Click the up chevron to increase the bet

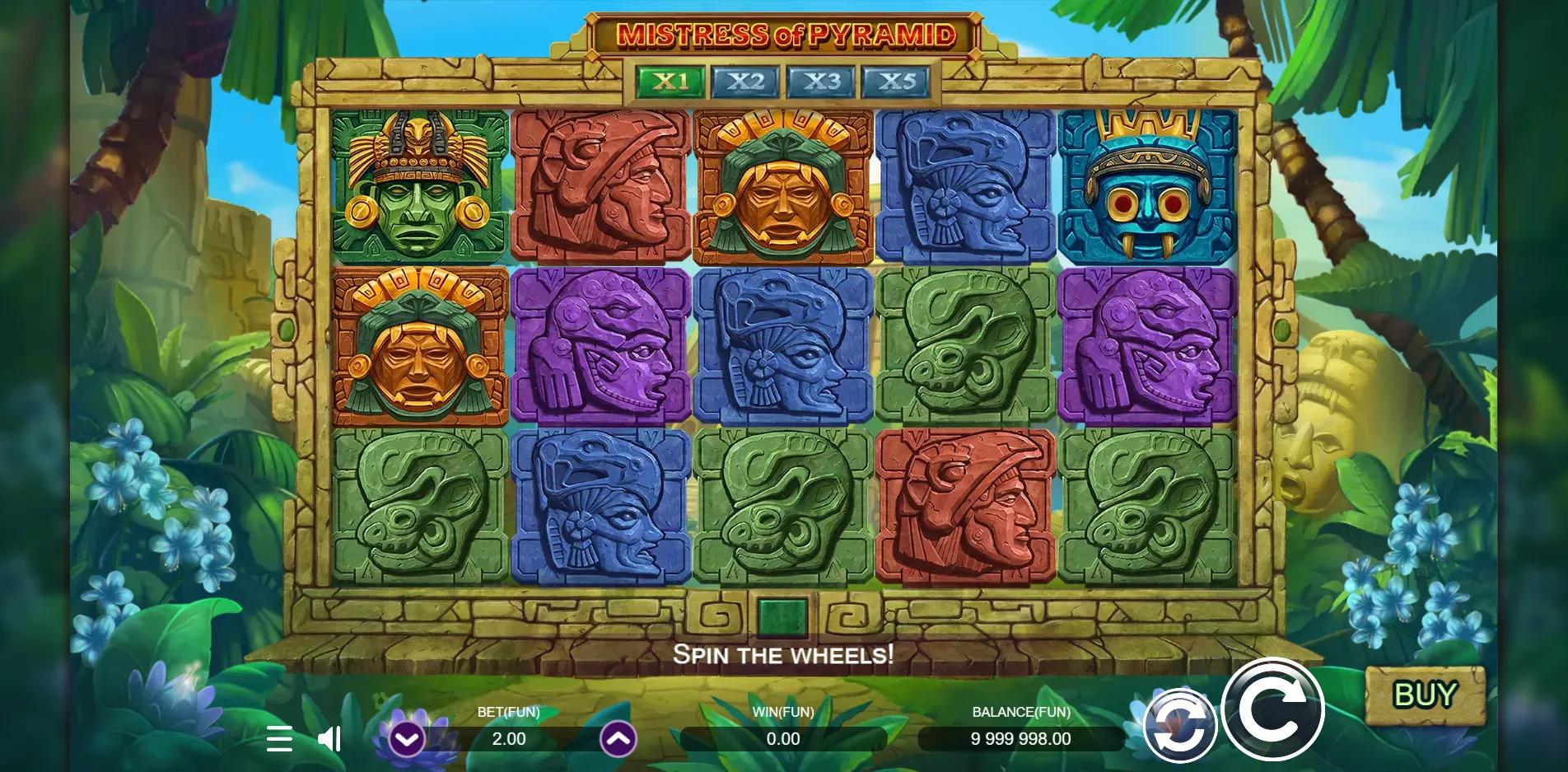click(618, 740)
